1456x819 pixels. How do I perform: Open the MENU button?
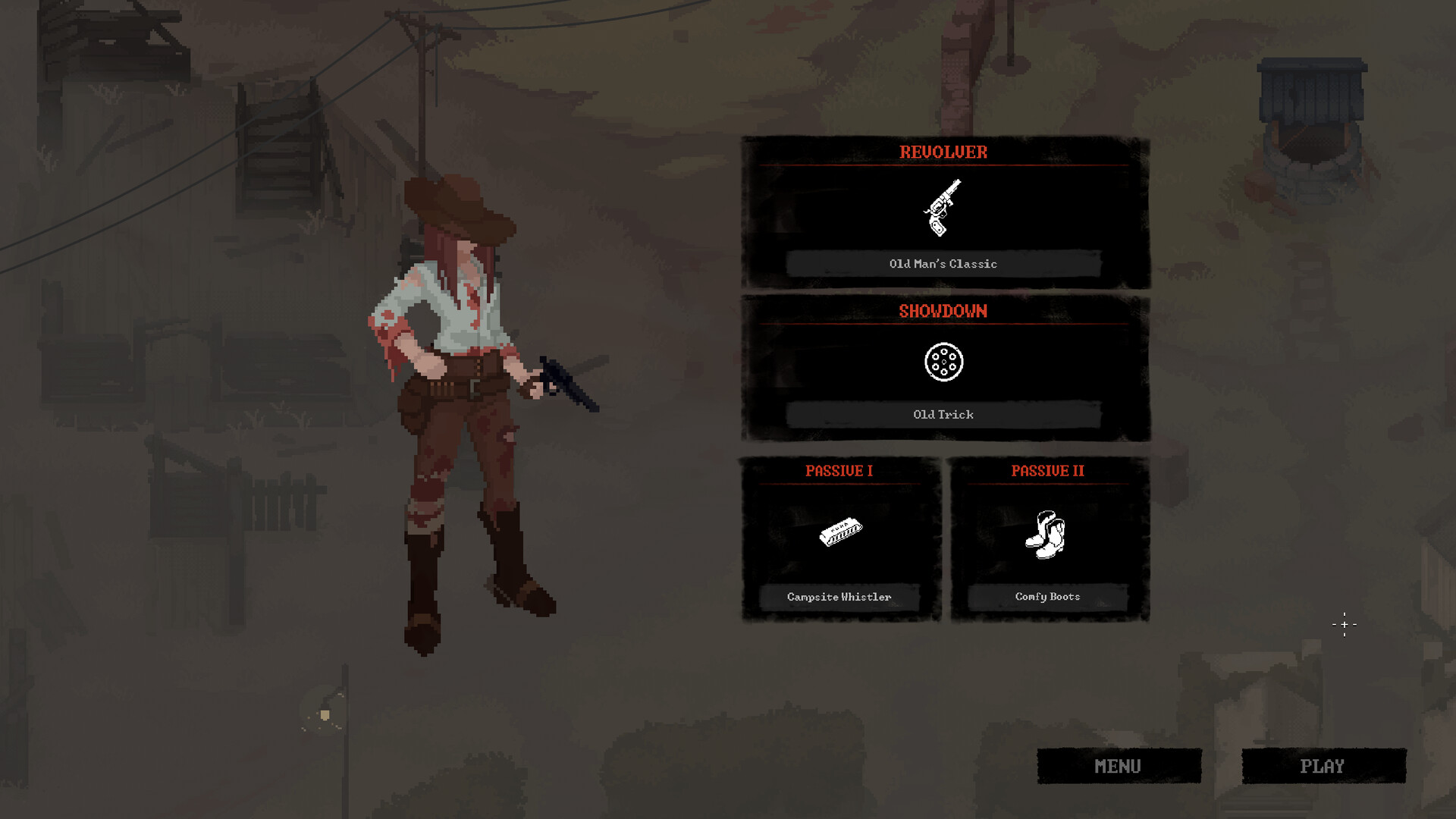point(1118,766)
